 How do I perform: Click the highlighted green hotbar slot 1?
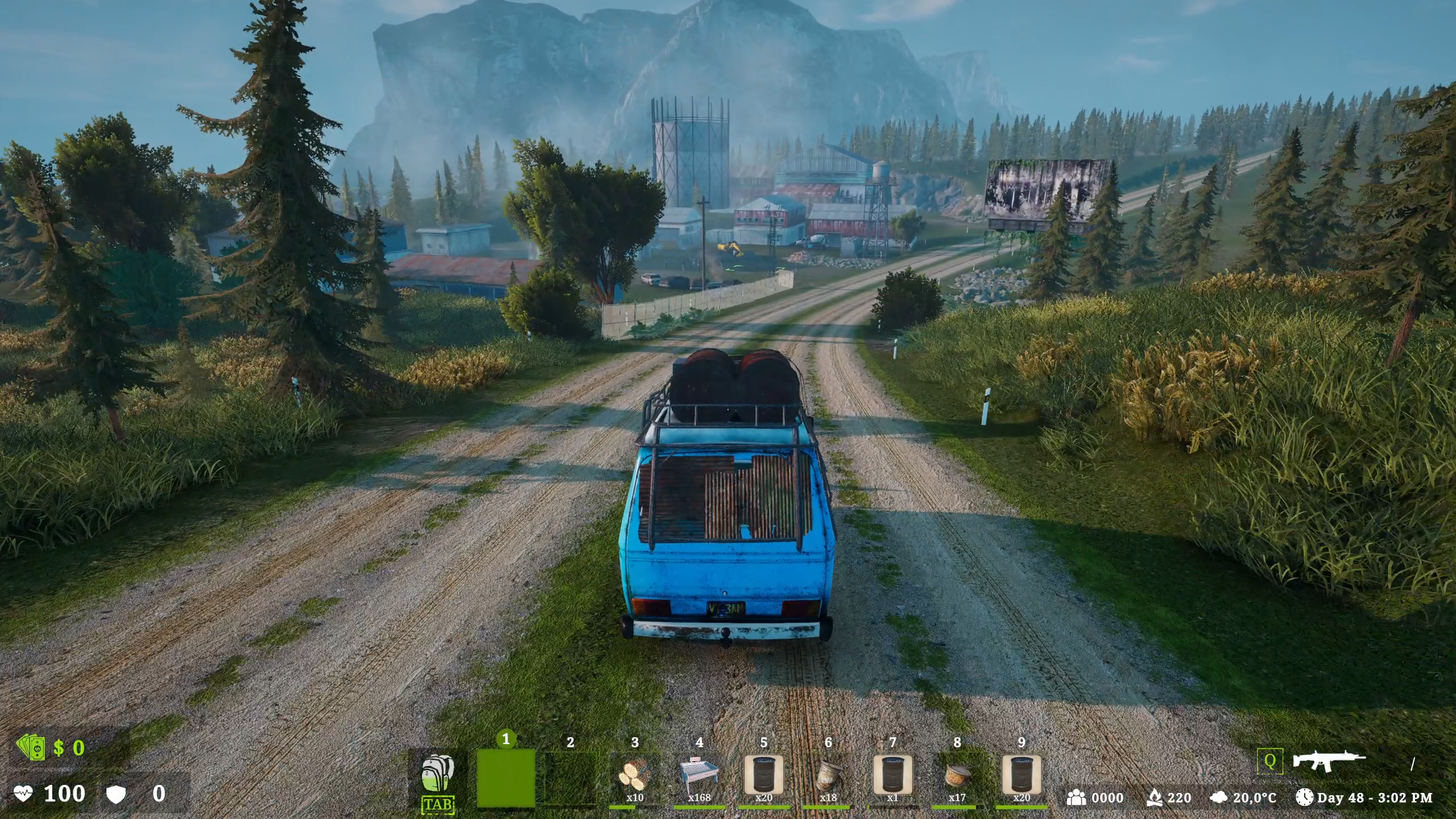506,778
